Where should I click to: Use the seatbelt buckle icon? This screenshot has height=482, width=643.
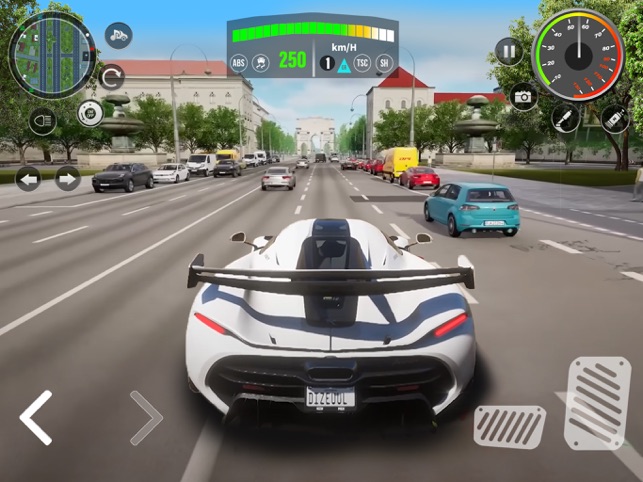565,117
